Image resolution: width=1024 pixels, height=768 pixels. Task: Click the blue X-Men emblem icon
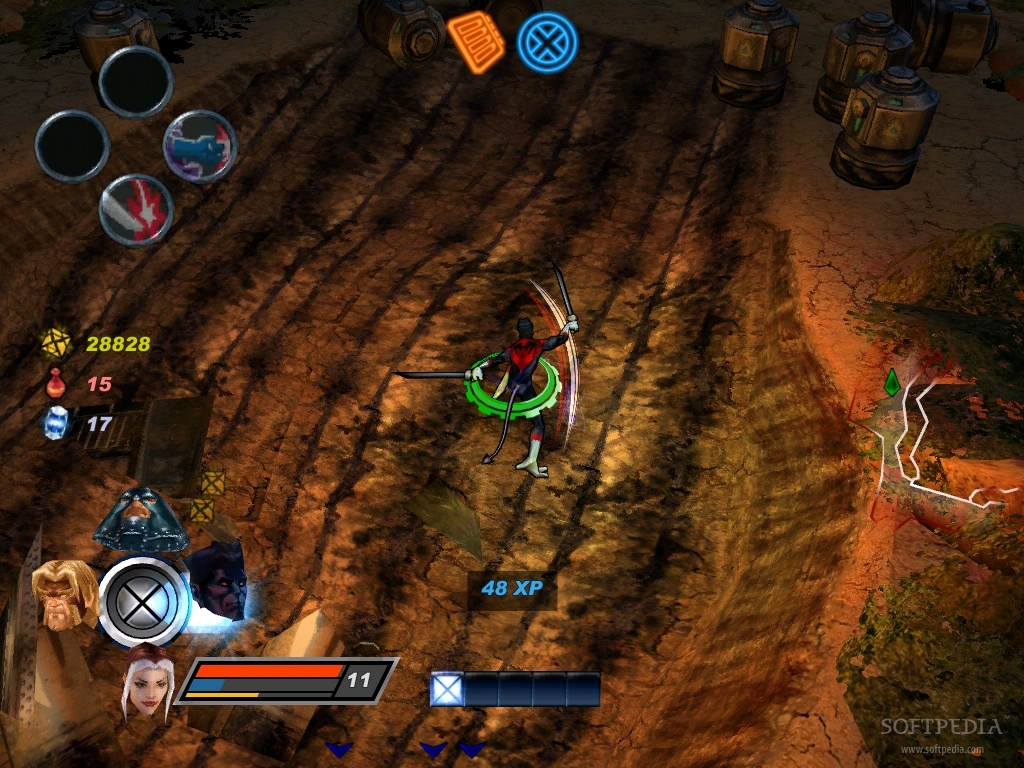tap(547, 42)
